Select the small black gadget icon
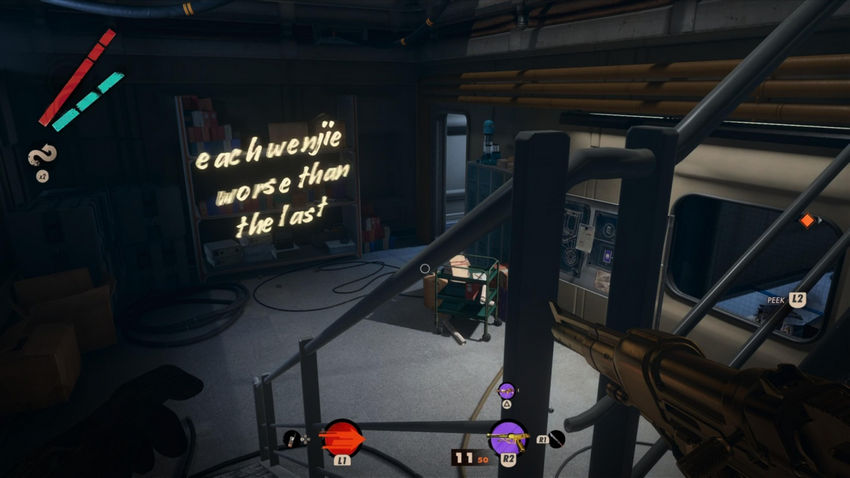The height and width of the screenshot is (478, 850). pyautogui.click(x=291, y=437)
